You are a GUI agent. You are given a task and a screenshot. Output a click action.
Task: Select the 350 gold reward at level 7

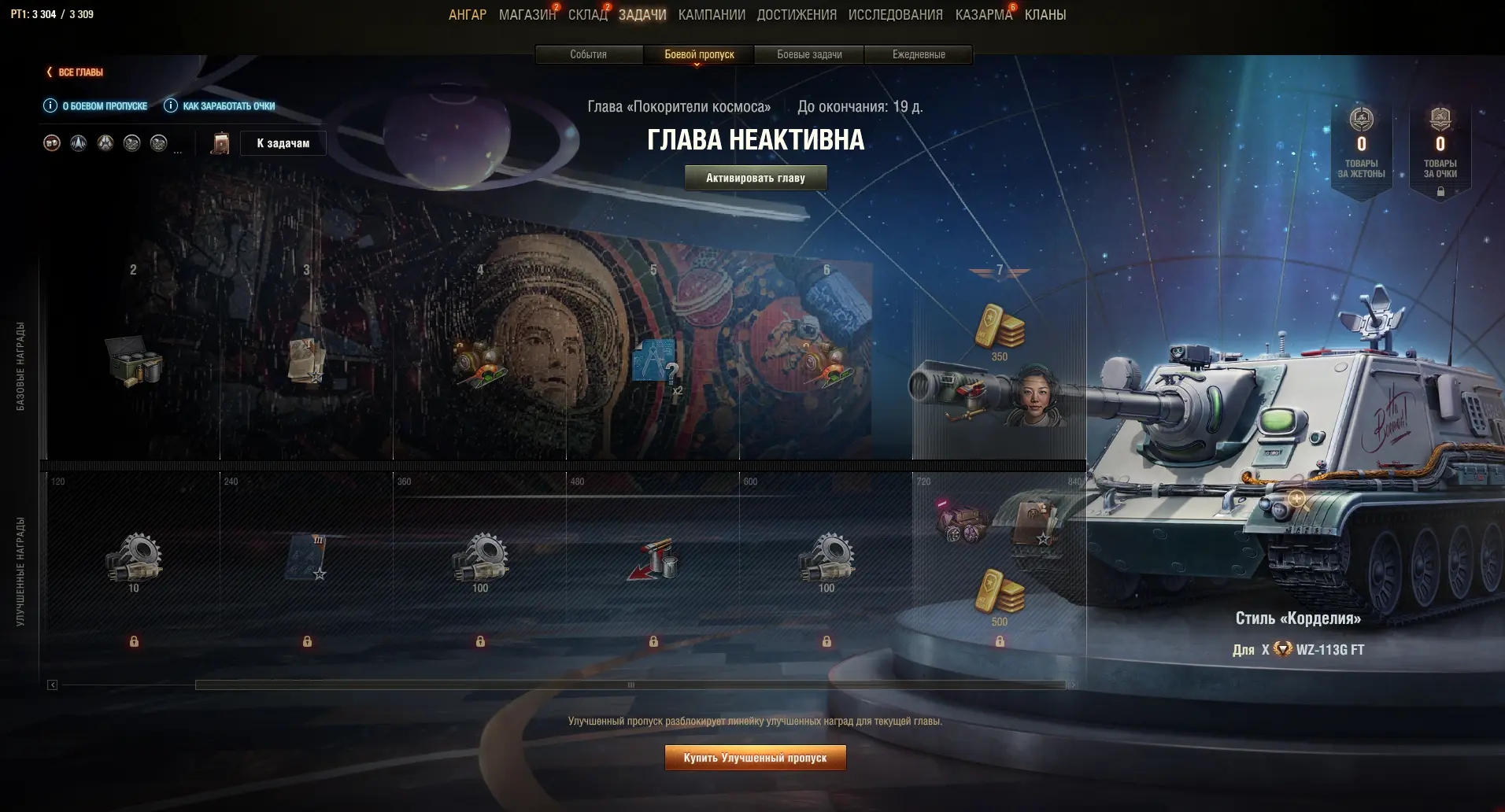(999, 329)
